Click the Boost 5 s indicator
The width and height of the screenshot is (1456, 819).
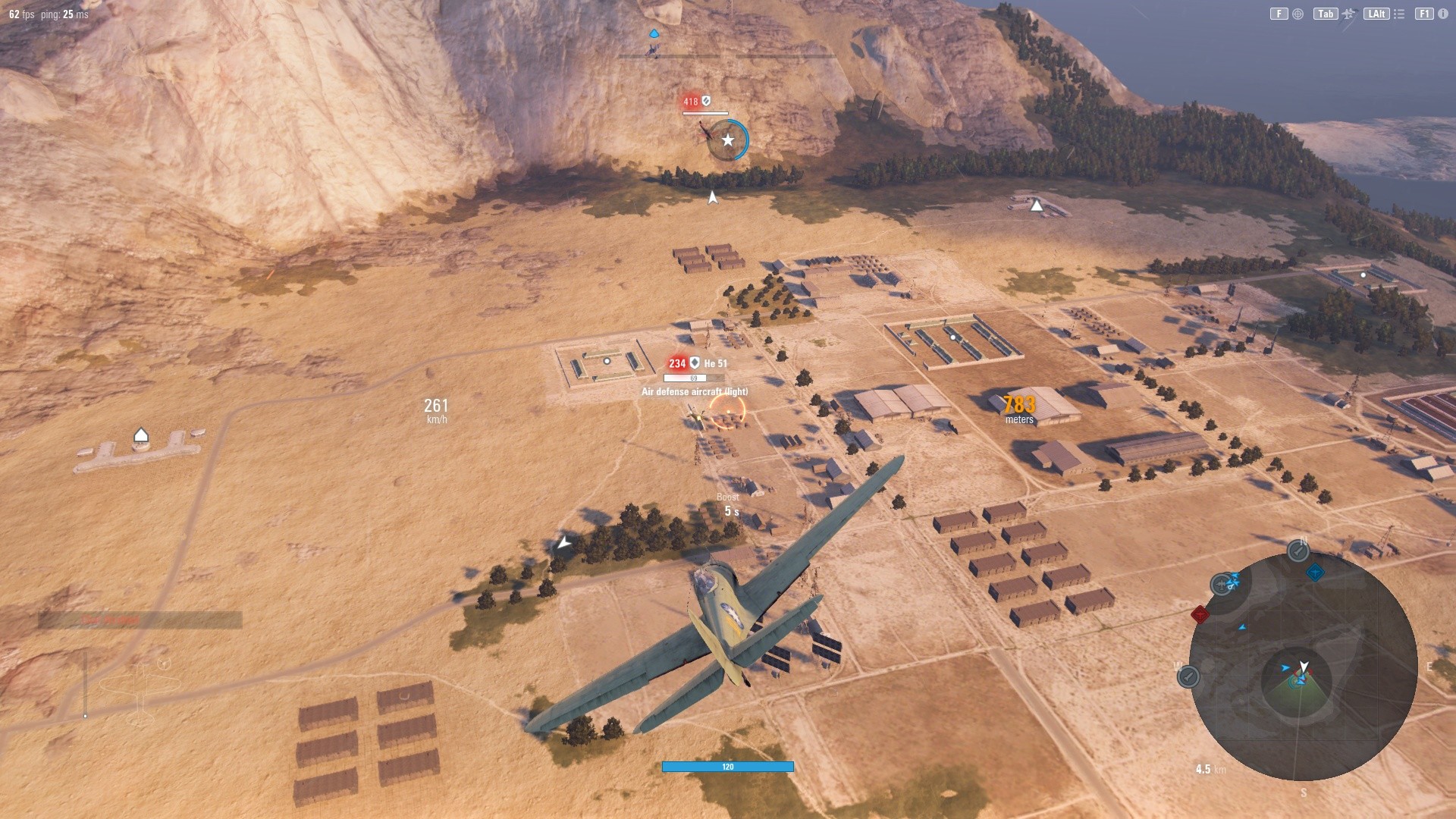tap(727, 504)
